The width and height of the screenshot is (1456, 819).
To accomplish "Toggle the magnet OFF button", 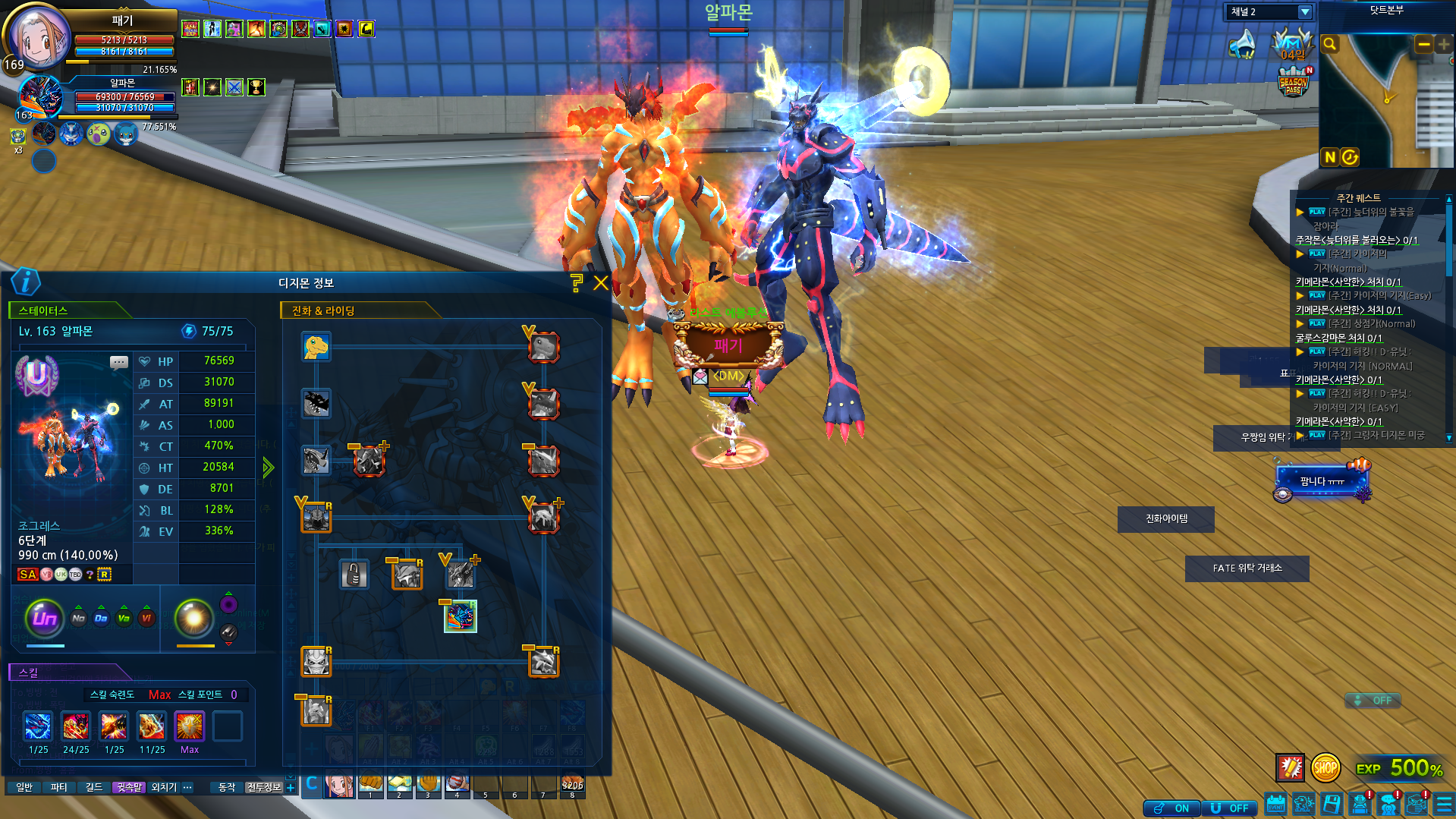I will point(1229,808).
